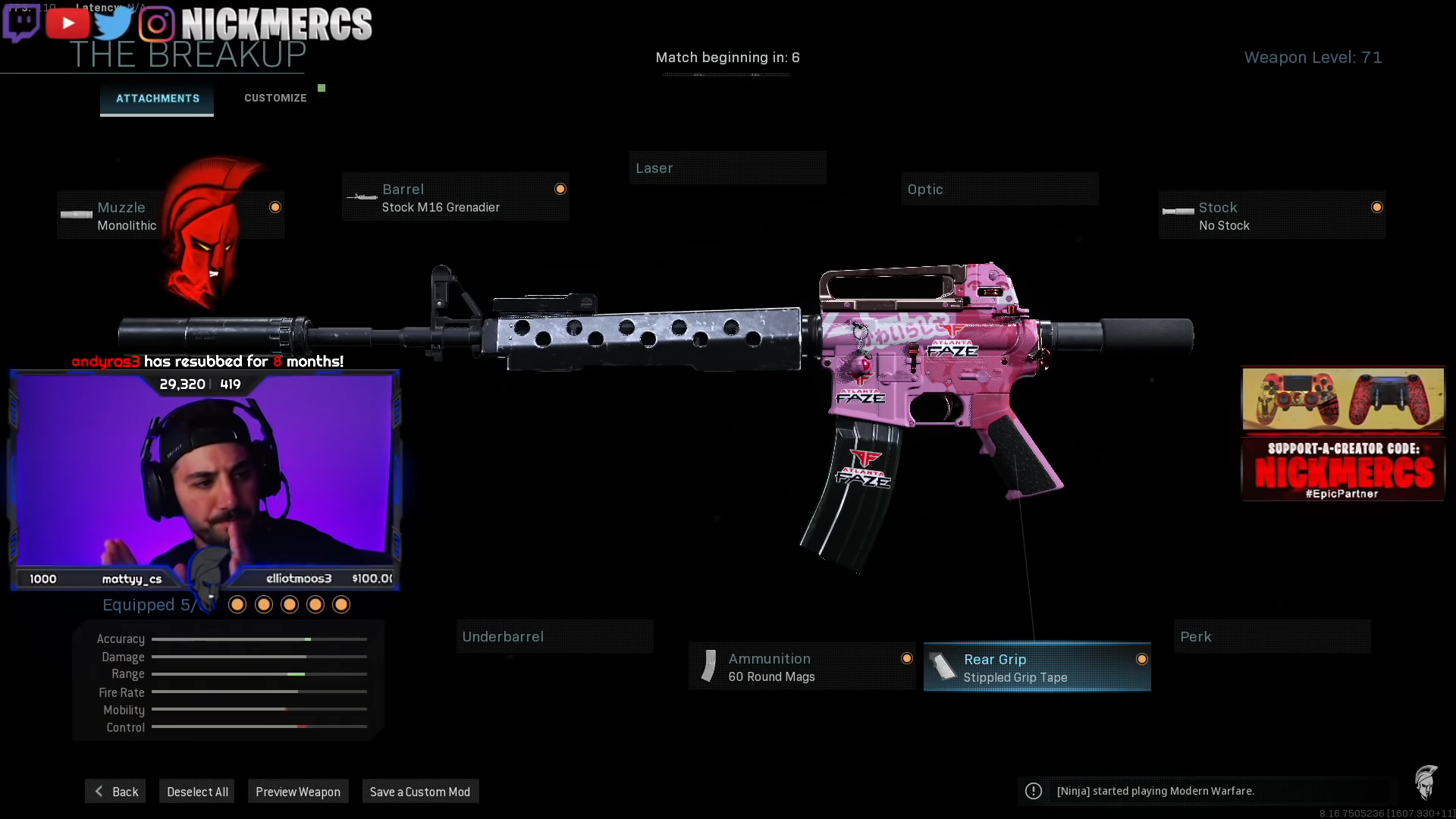
Task: Toggle the equipped indicator on the Stock slot
Action: 1376,206
